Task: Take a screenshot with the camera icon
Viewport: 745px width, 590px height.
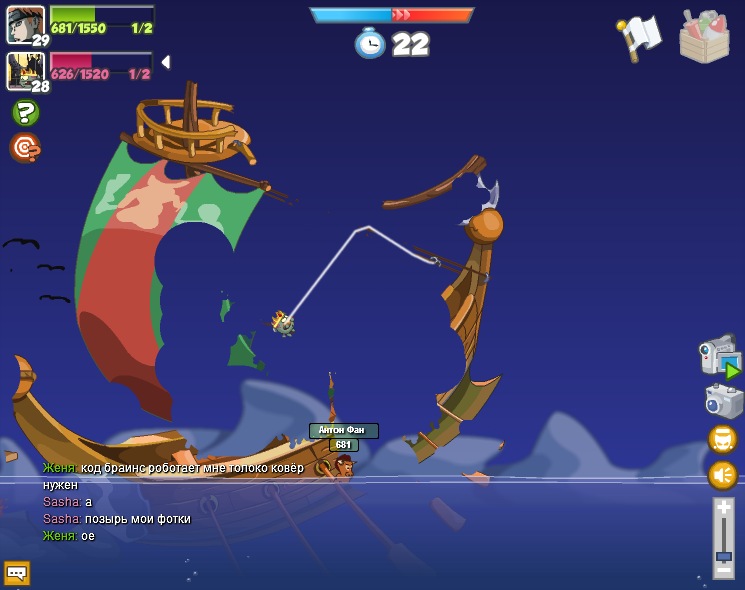Action: 723,401
